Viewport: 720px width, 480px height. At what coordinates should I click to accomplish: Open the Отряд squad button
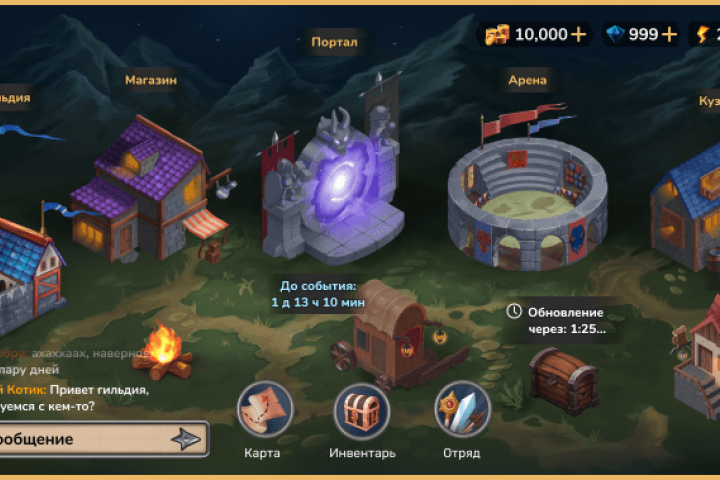click(x=461, y=410)
